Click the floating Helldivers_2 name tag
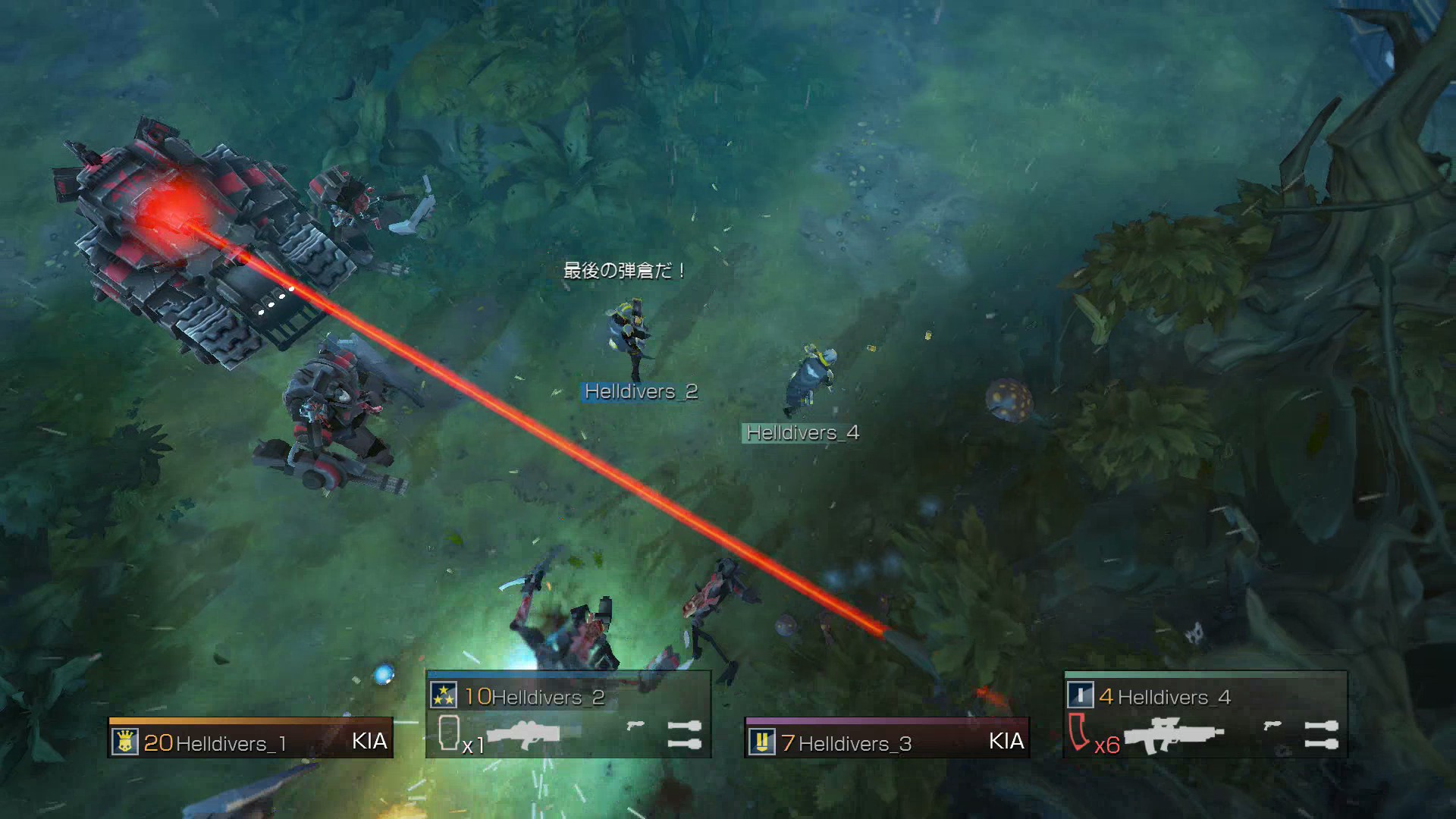Image resolution: width=1456 pixels, height=819 pixels. tap(641, 391)
